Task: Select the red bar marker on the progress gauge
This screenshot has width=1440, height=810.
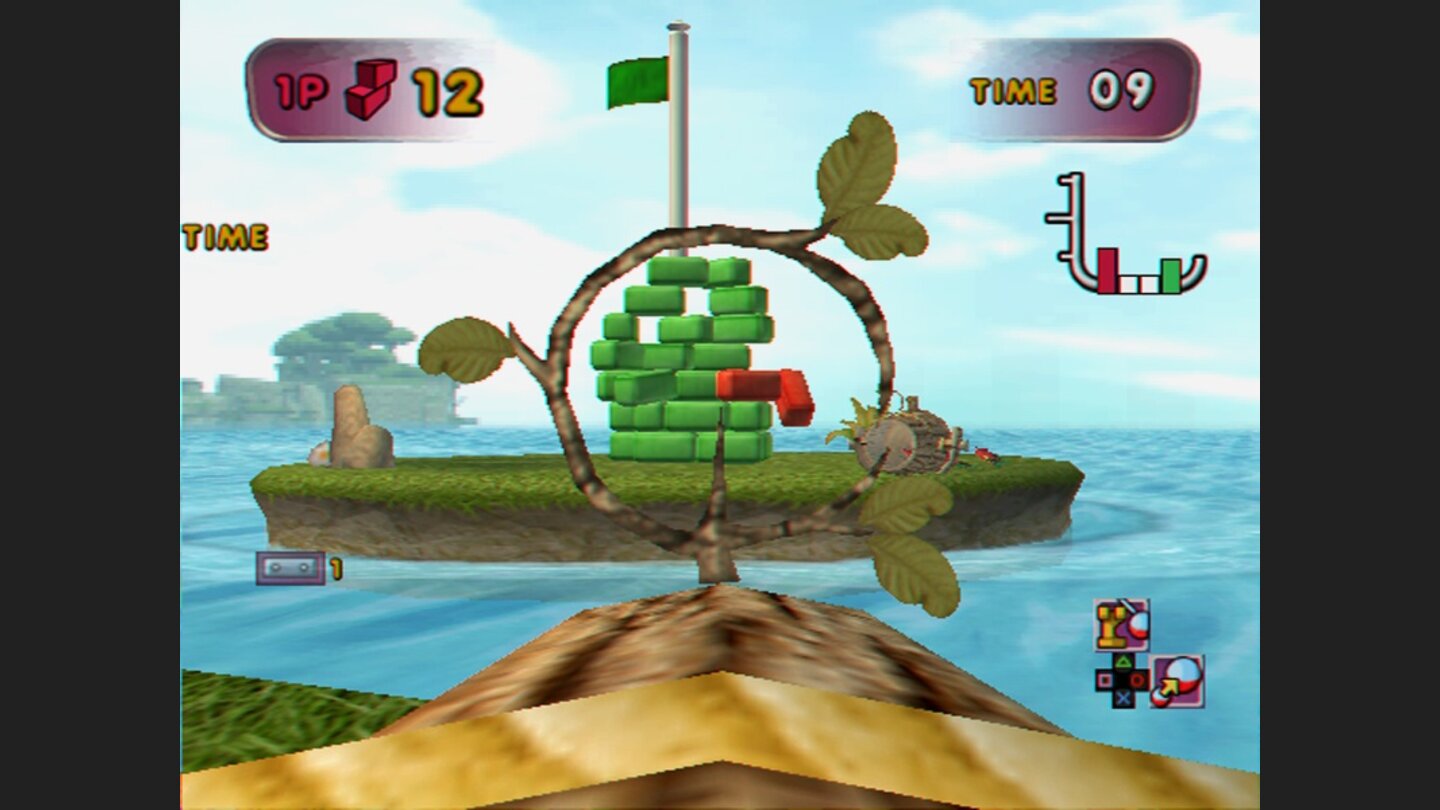Action: 1106,270
